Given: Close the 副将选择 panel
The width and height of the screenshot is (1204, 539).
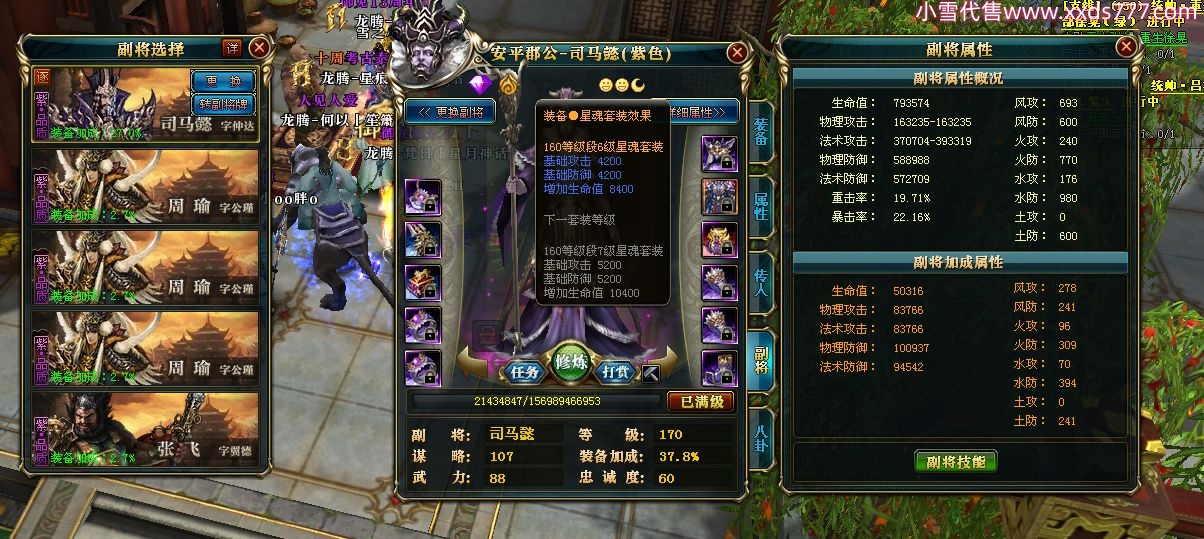Looking at the screenshot, I should click(259, 48).
